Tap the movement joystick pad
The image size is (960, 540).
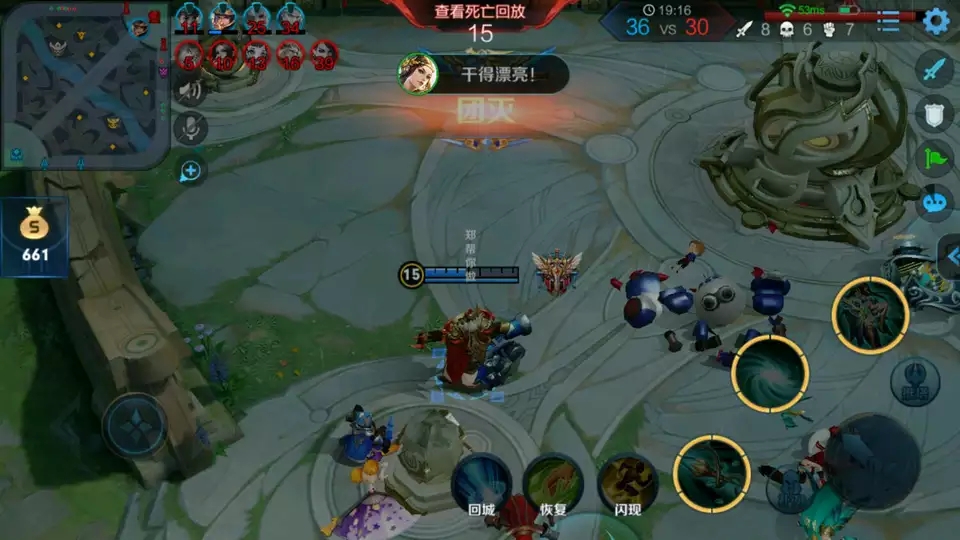135,425
